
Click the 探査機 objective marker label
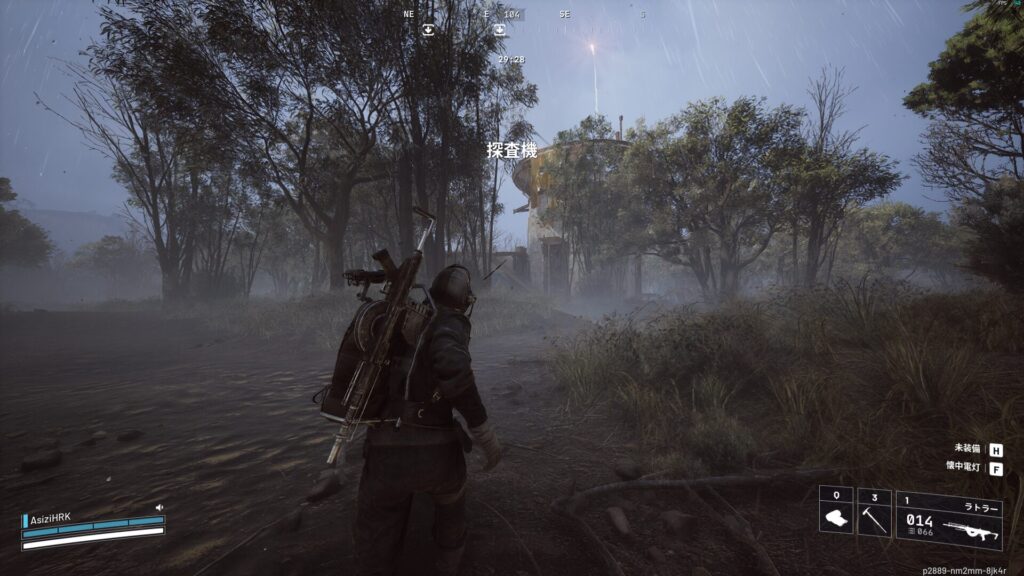(512, 151)
